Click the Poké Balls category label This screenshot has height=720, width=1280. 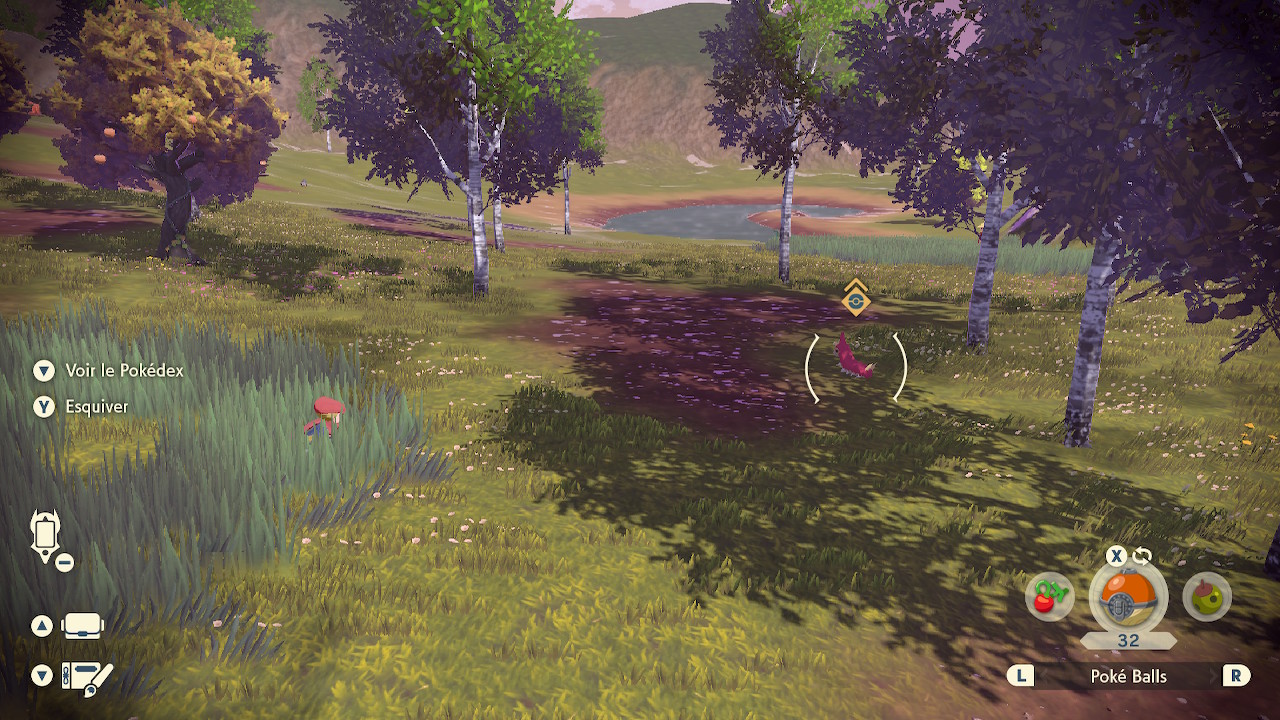click(x=1128, y=676)
